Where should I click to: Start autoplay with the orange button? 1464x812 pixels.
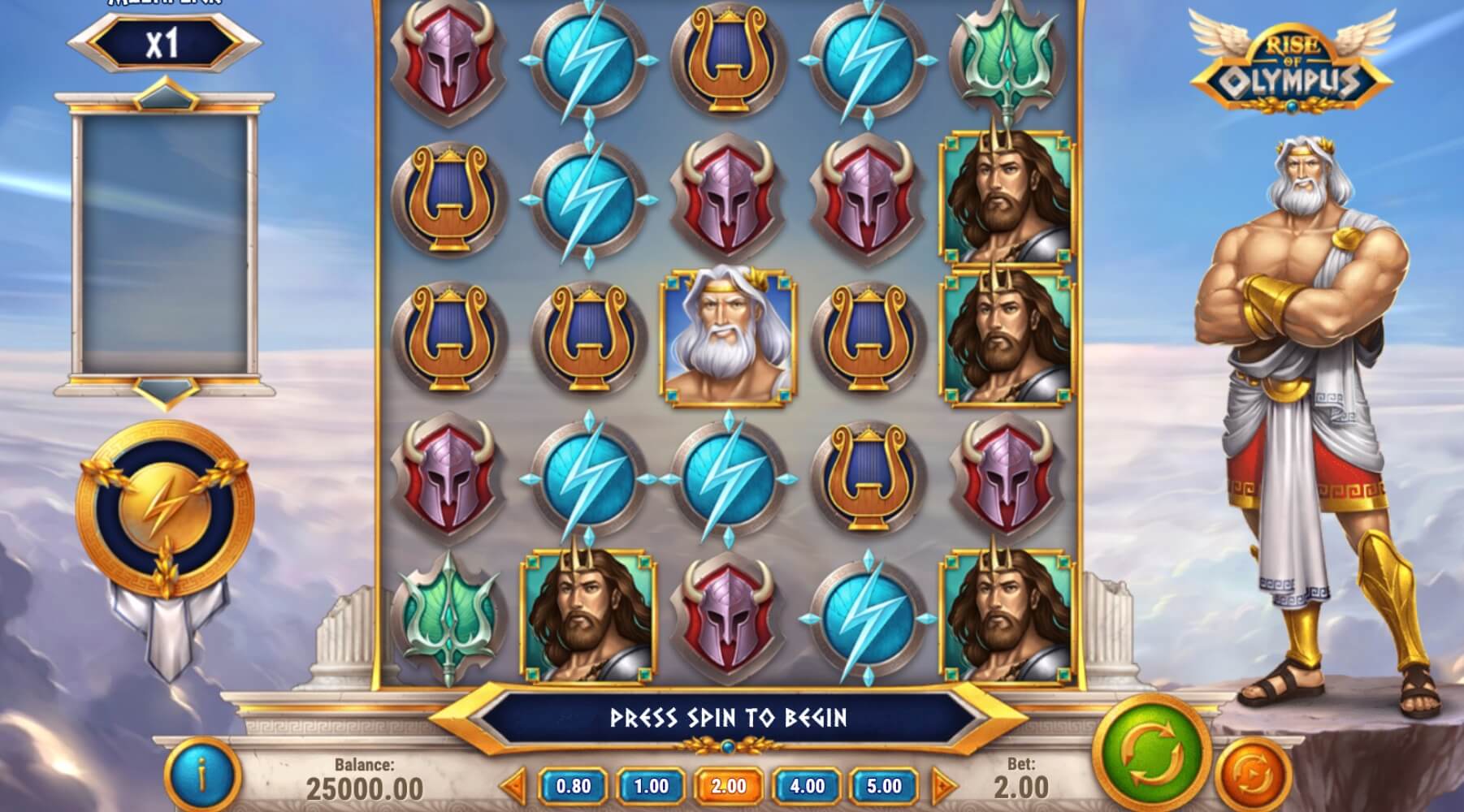[1253, 777]
